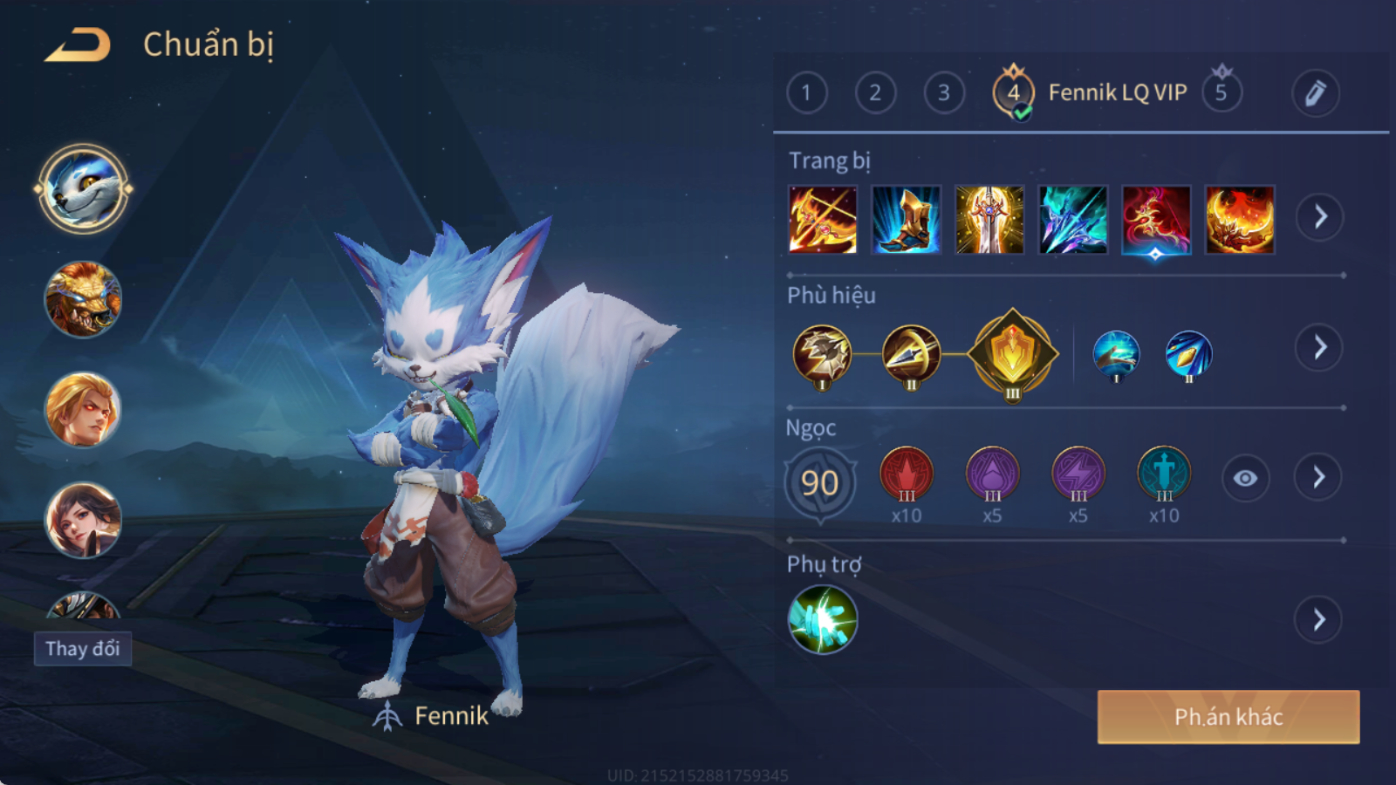
Task: Toggle the Ngọc rune eye preview
Action: tap(1245, 479)
